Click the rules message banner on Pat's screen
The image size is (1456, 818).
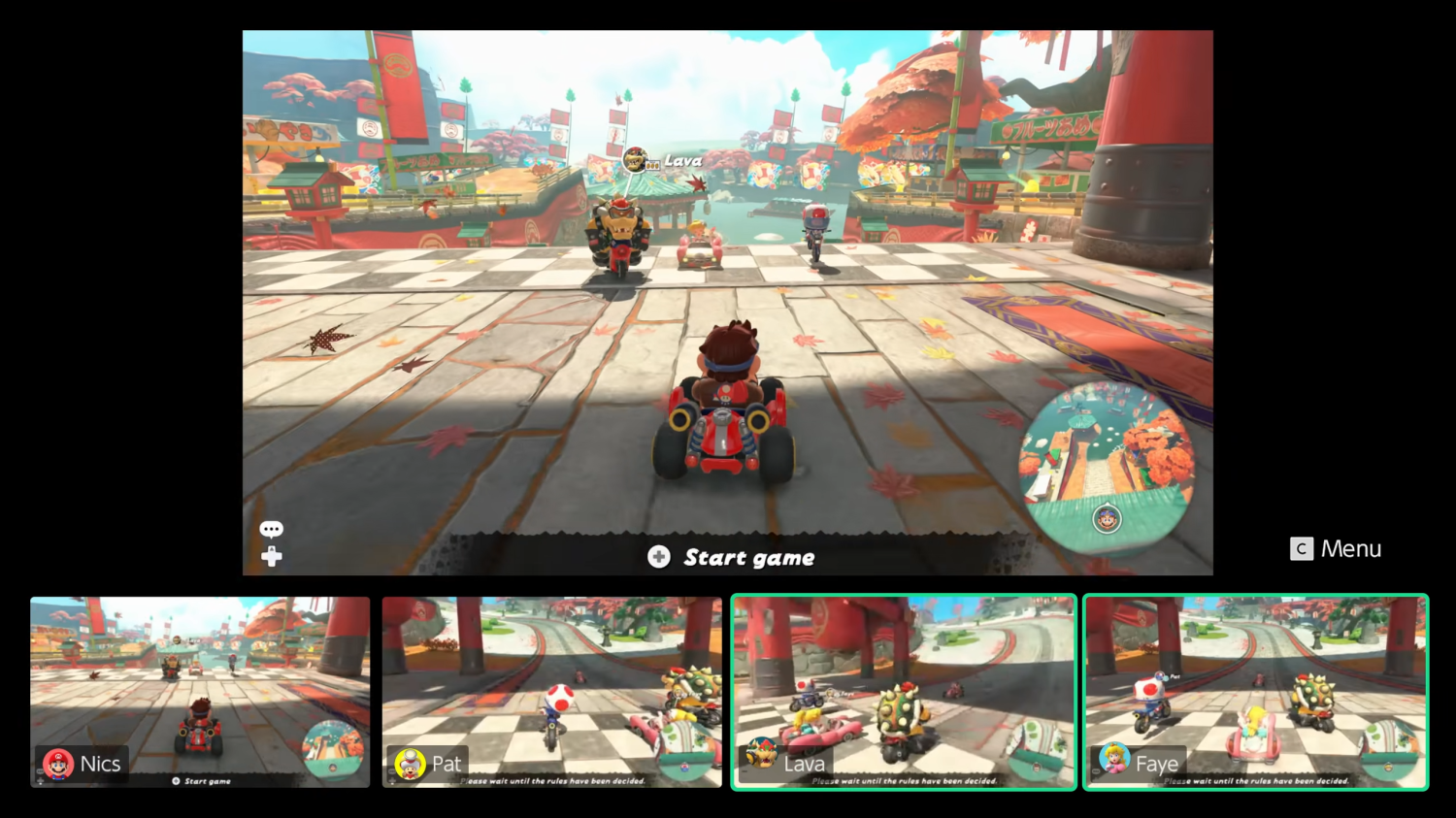(x=551, y=779)
